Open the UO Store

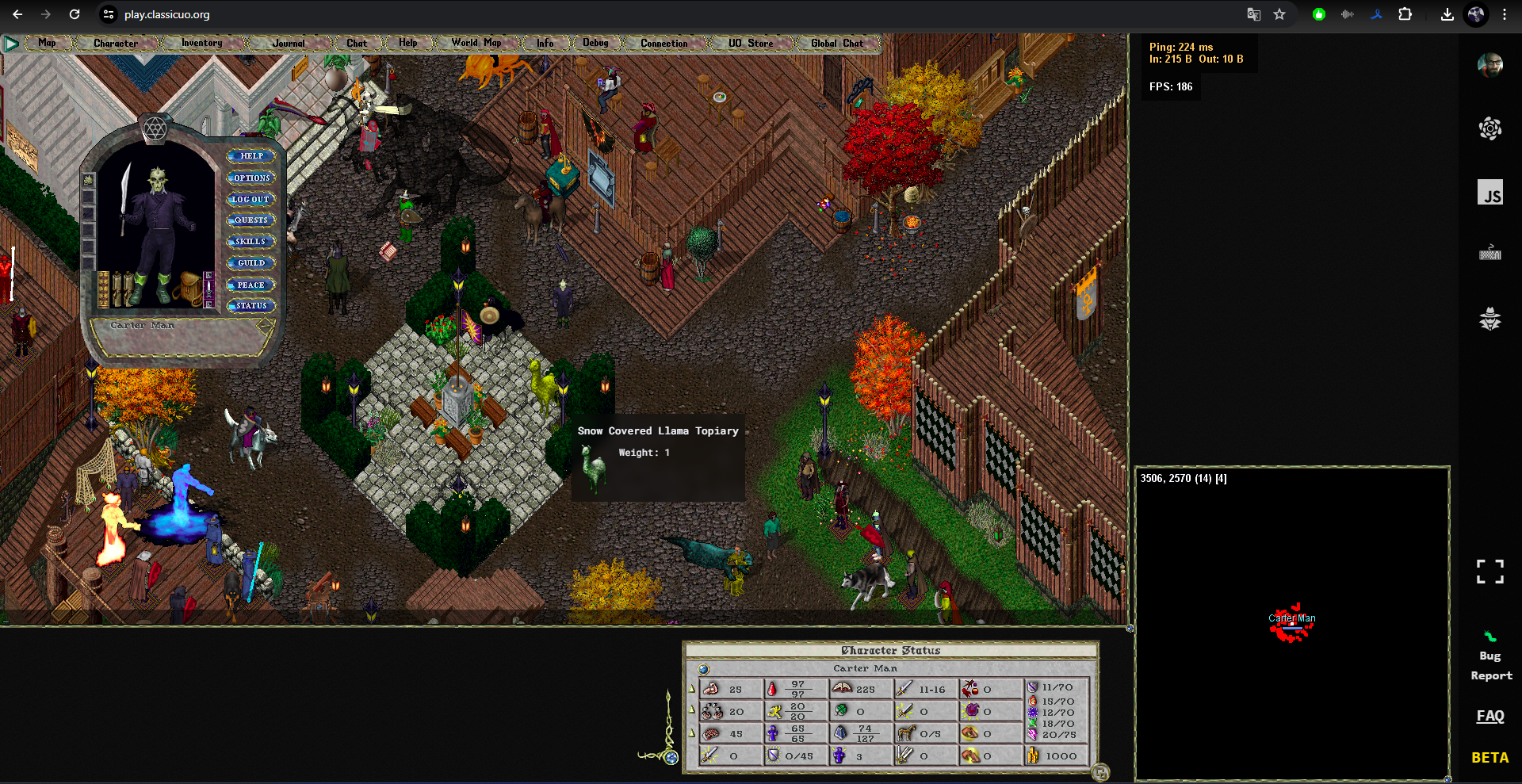(x=750, y=43)
